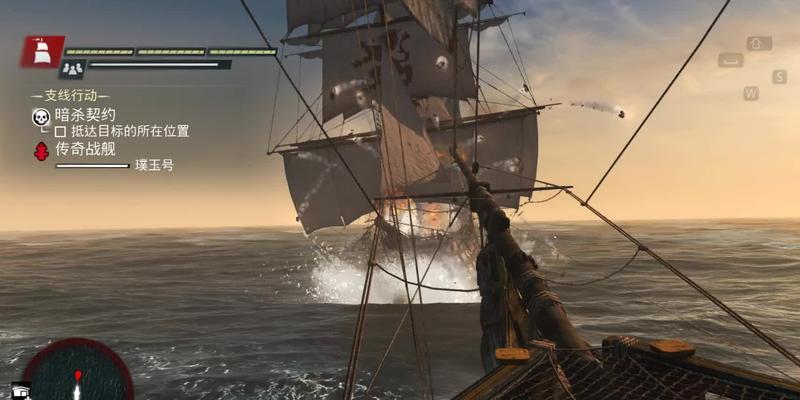Click the red ship icon
The image size is (800, 400).
[x=43, y=51]
